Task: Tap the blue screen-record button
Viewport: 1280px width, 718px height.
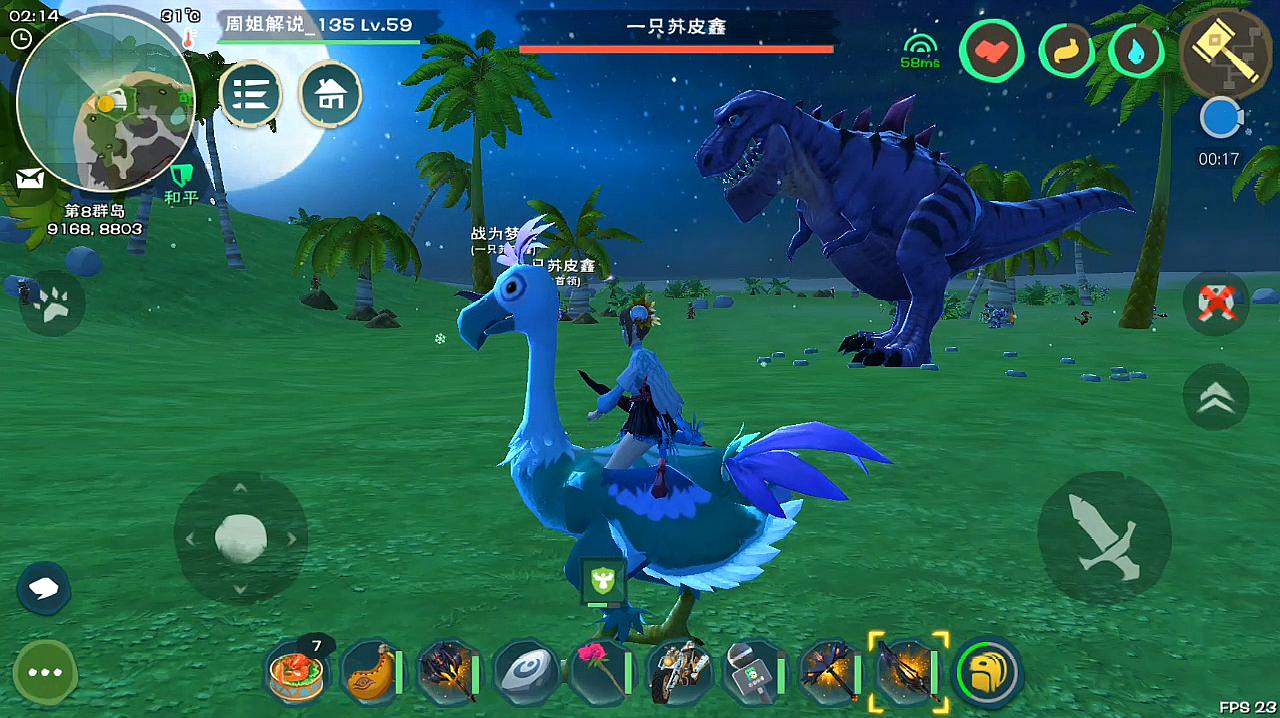Action: click(x=1220, y=119)
